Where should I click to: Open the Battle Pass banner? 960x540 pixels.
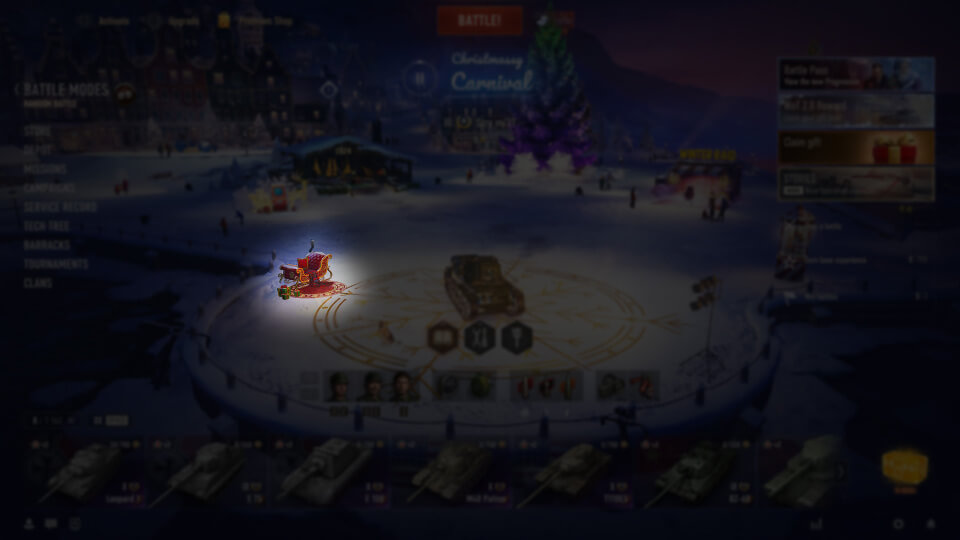pos(856,74)
